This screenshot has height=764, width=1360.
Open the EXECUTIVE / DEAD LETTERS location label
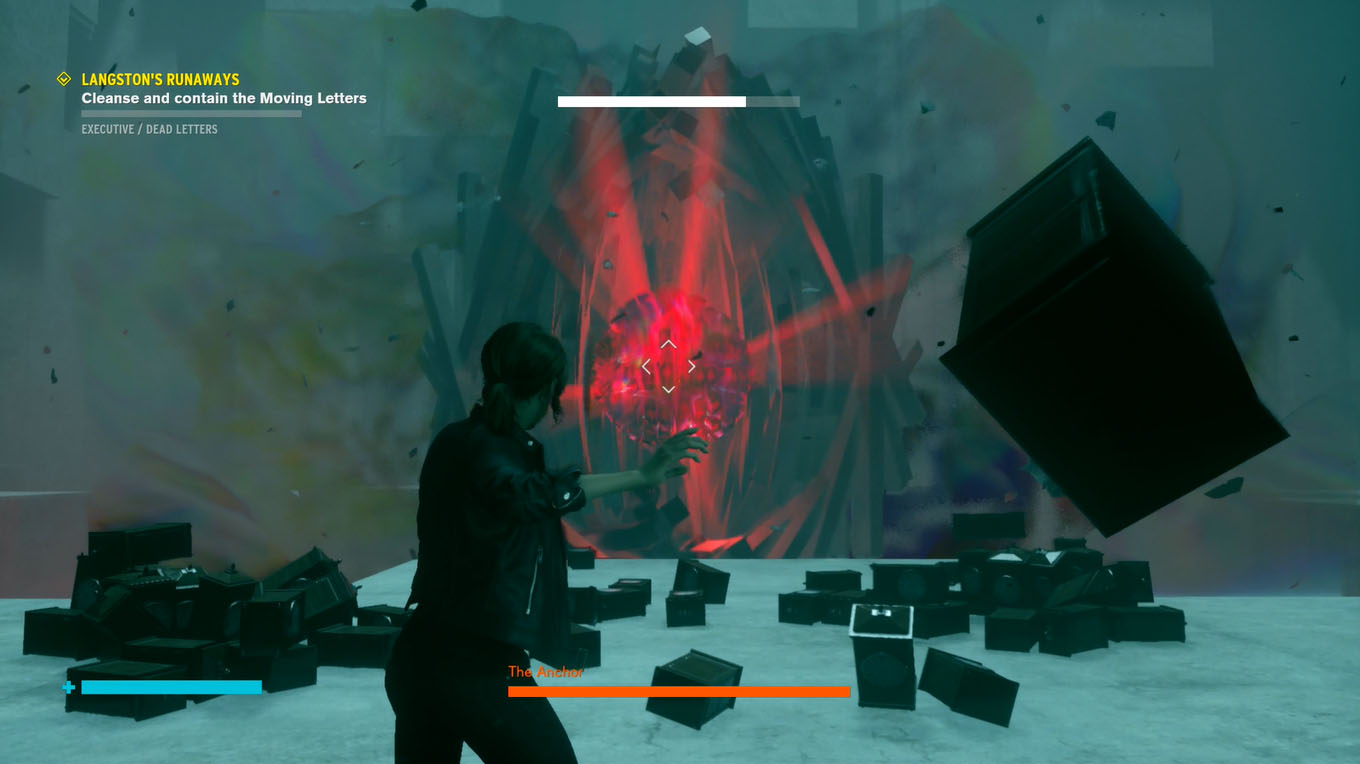[150, 129]
